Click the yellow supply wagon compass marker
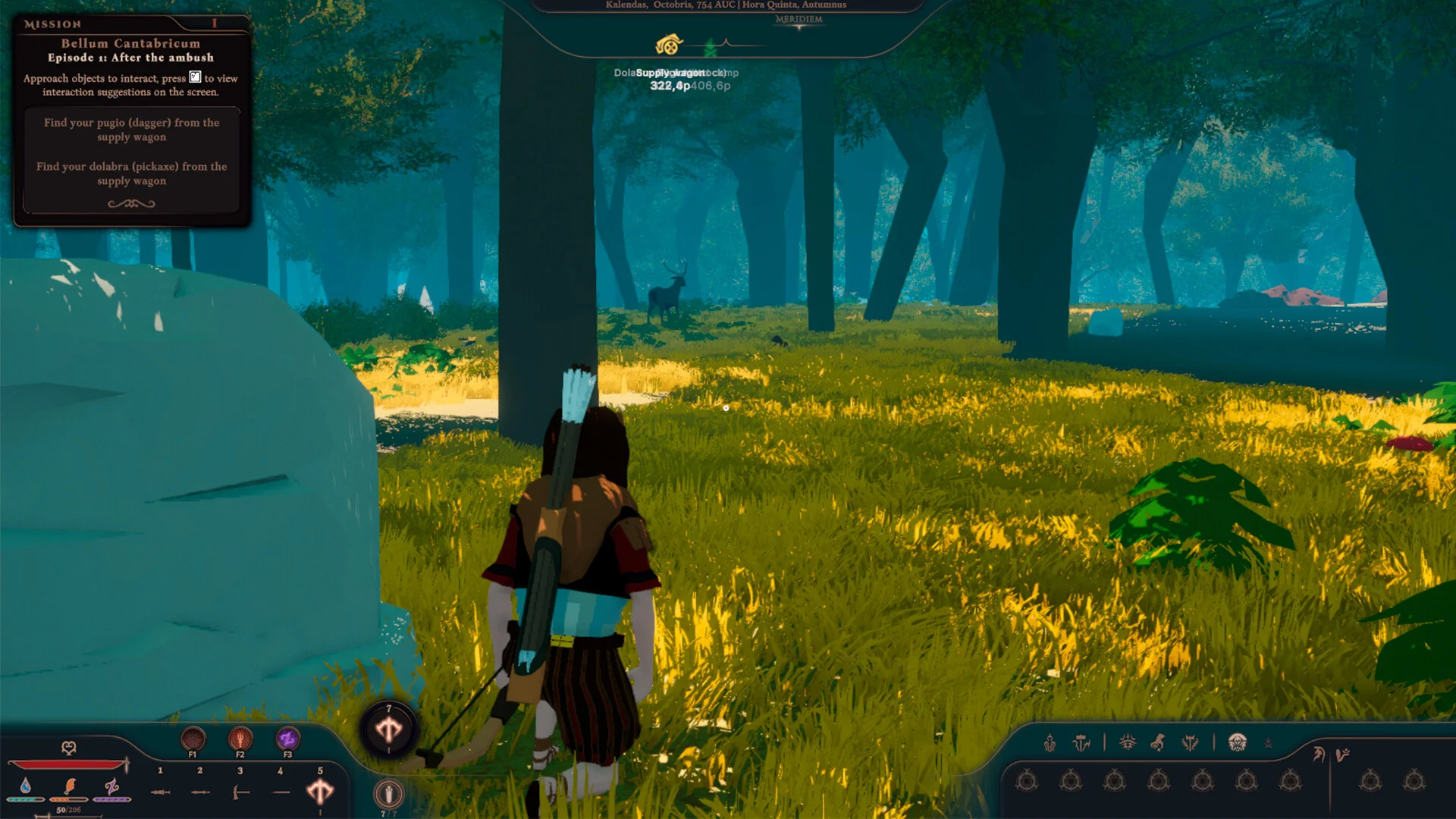Image resolution: width=1456 pixels, height=819 pixels. coord(669,45)
